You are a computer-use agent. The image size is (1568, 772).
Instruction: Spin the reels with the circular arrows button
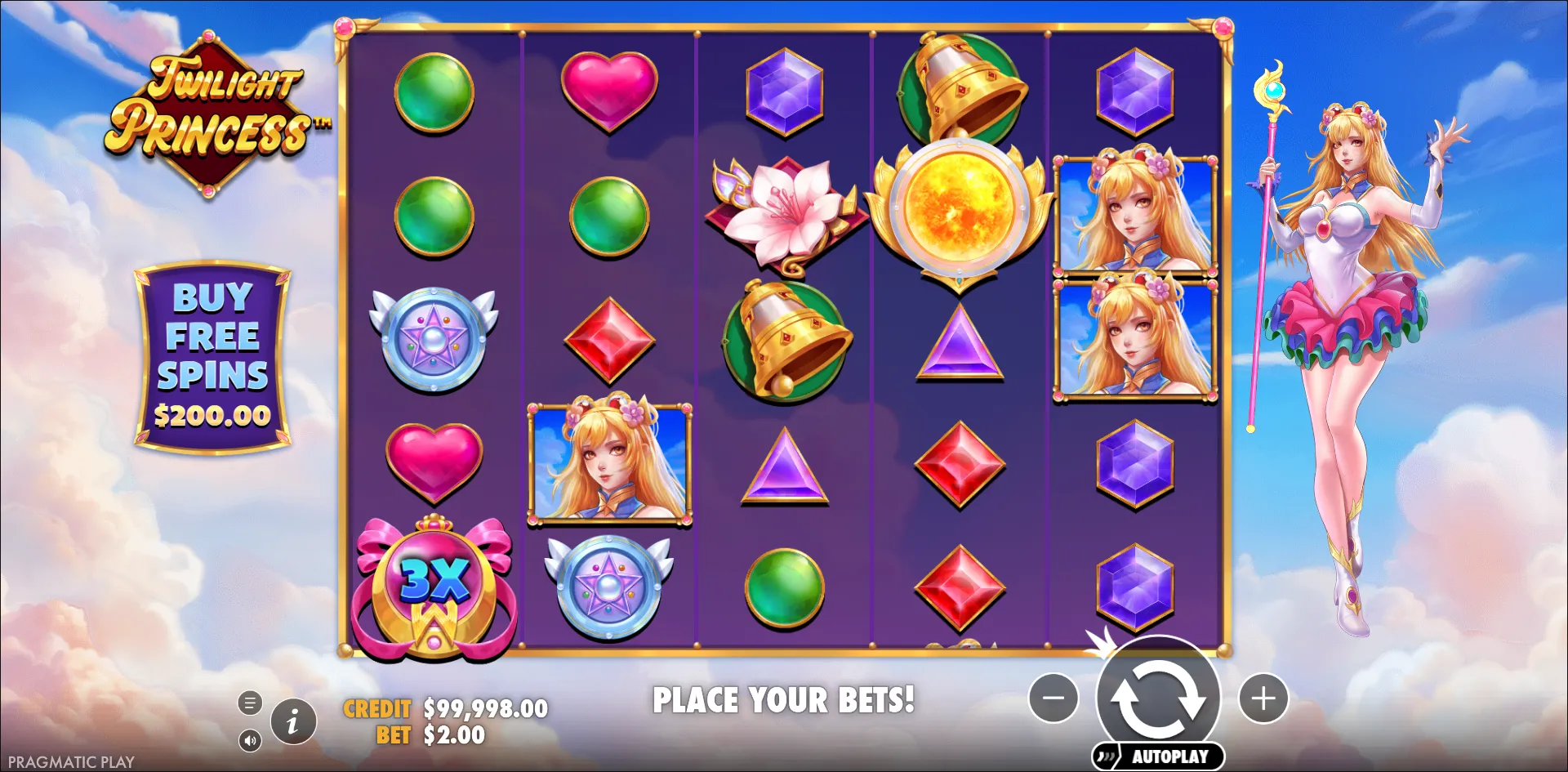point(1157,697)
